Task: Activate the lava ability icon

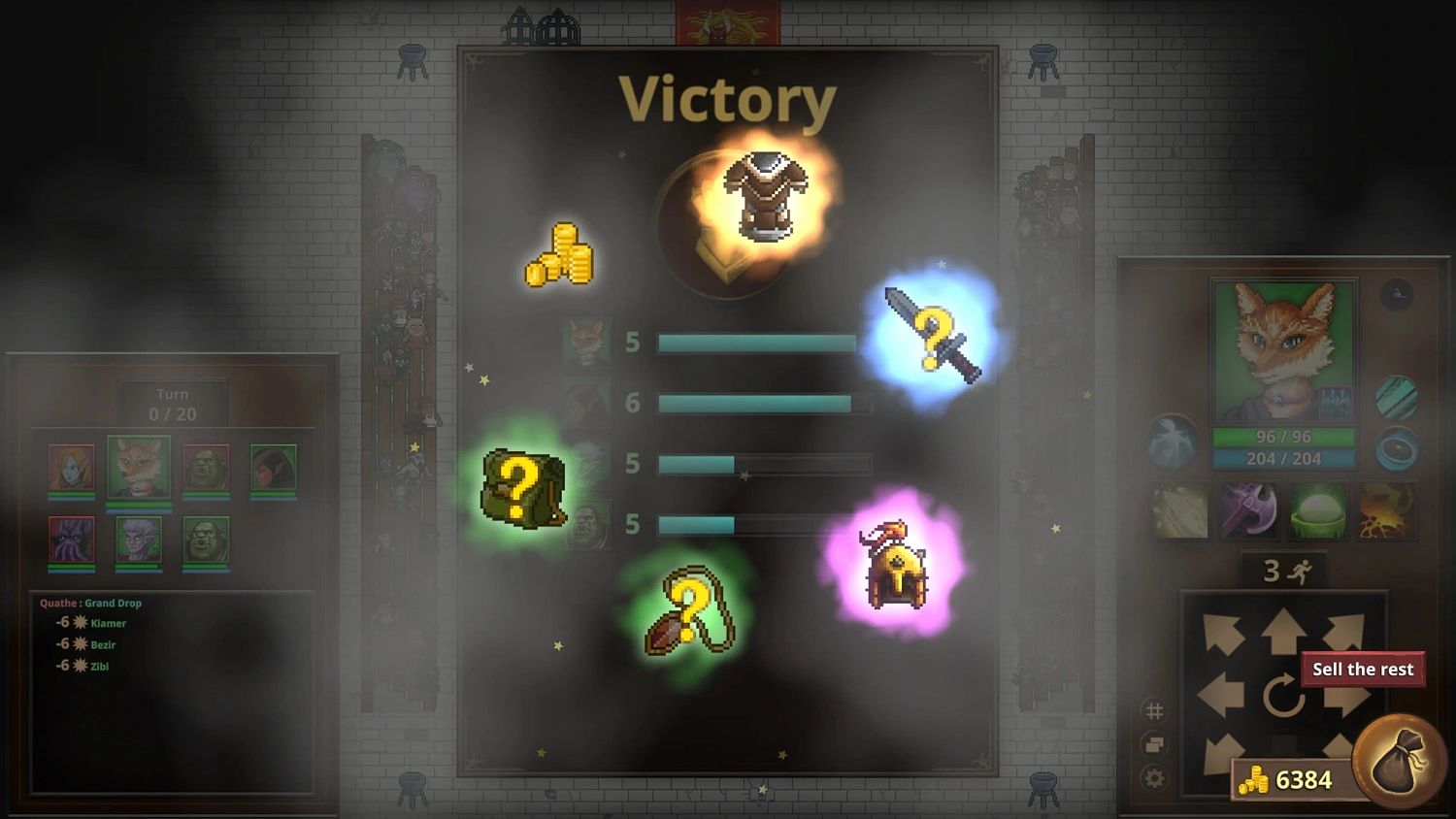Action: pyautogui.click(x=1388, y=512)
